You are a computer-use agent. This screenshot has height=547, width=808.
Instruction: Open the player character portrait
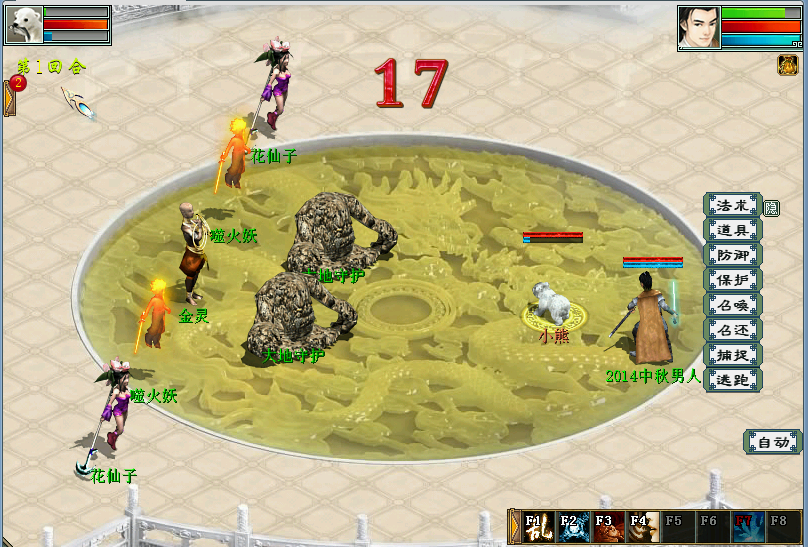click(x=698, y=27)
